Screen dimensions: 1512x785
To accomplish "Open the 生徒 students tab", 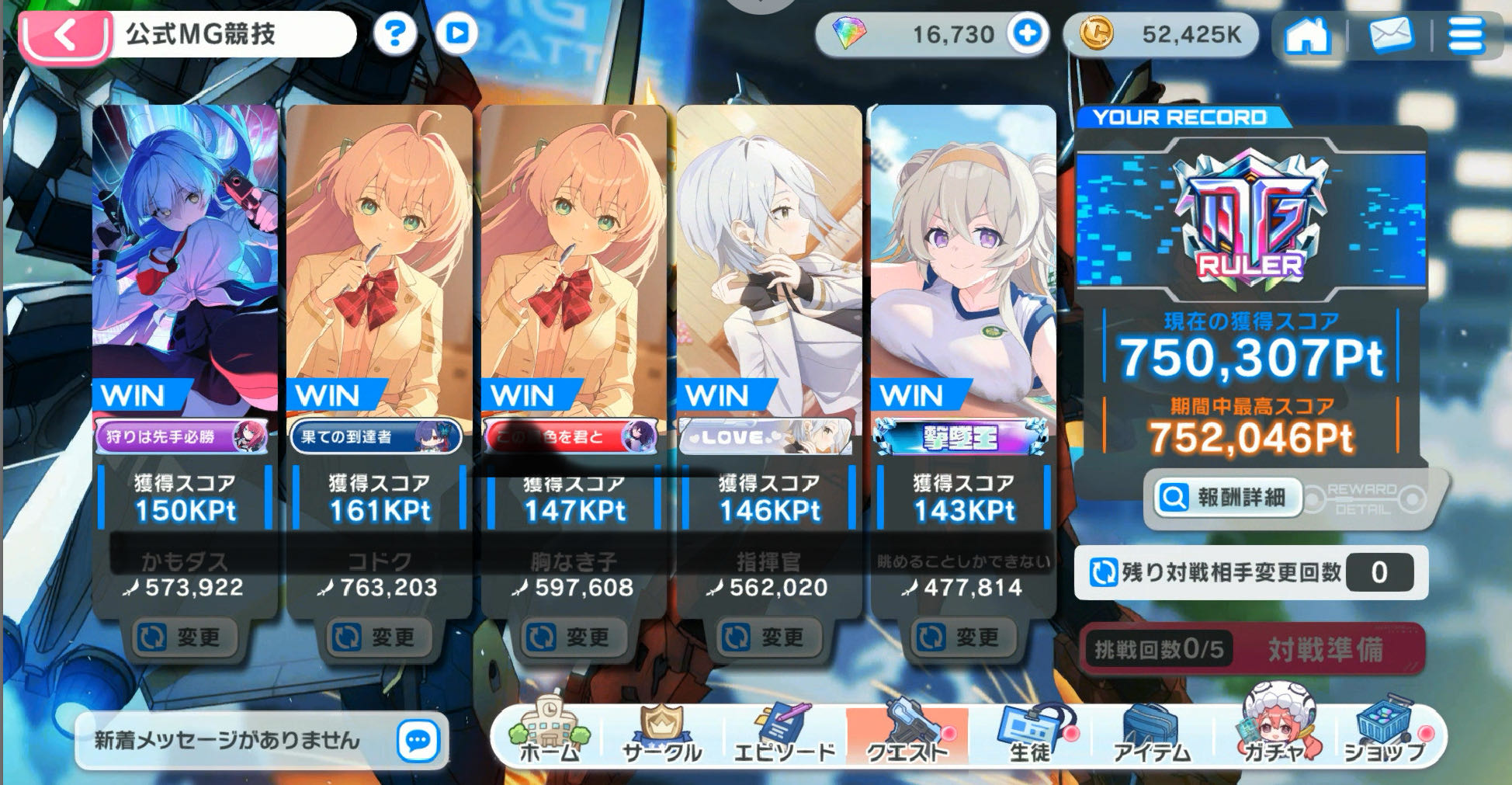I will (x=1029, y=735).
